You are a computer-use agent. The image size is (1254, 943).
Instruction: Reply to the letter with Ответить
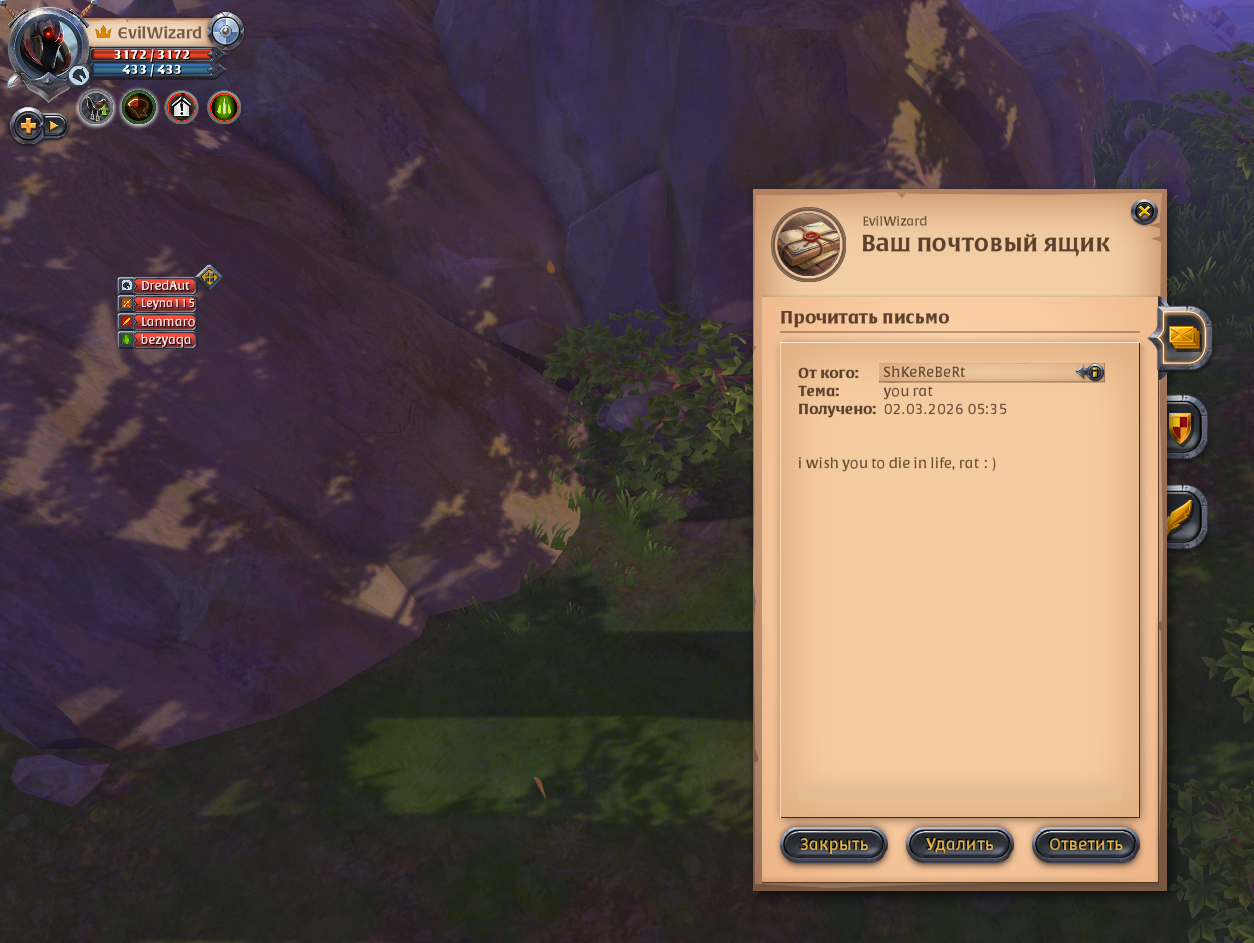point(1085,845)
